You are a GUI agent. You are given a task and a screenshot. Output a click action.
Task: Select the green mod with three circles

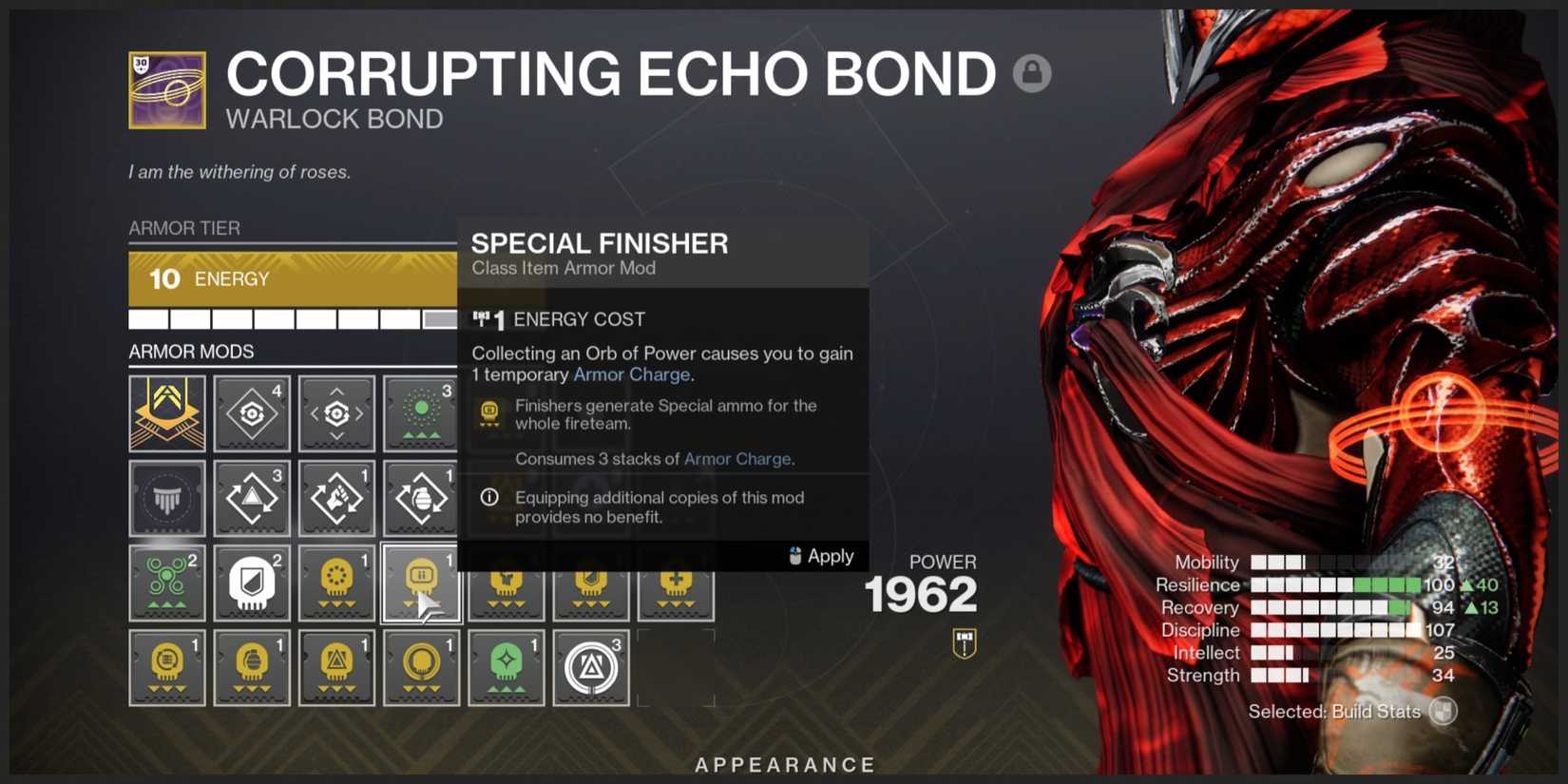point(167,582)
